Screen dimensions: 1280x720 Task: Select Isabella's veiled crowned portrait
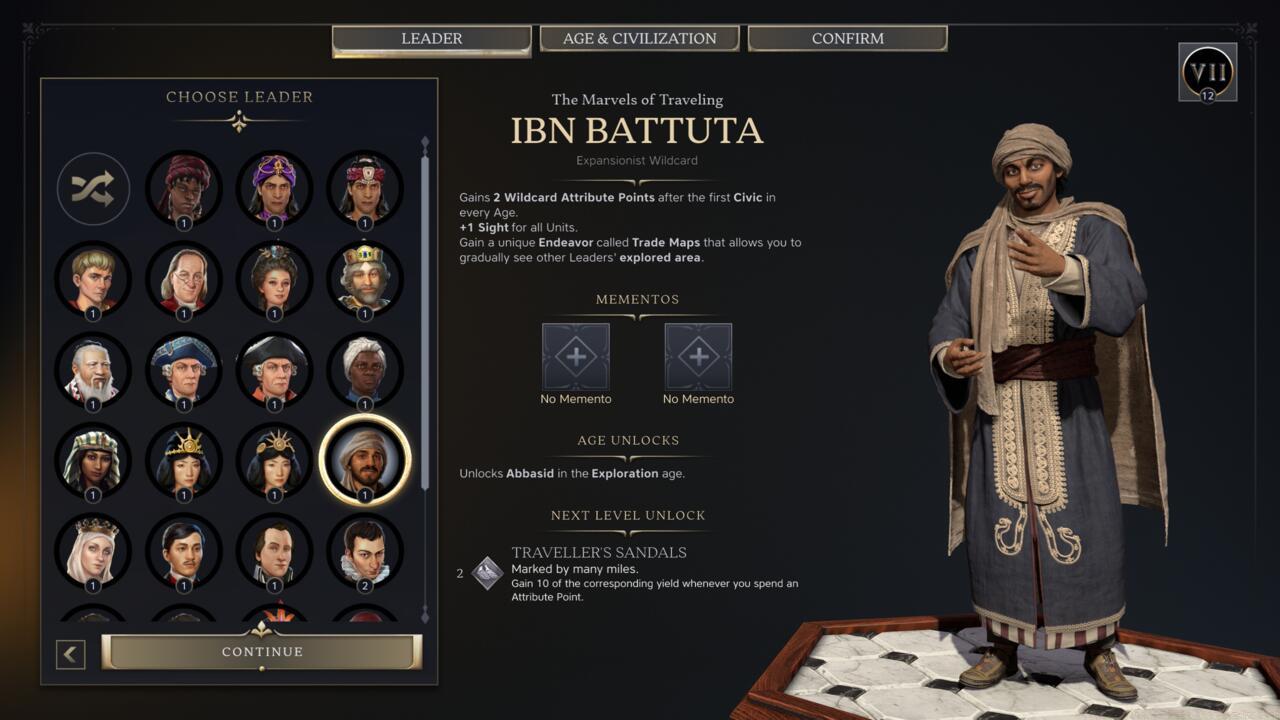[92, 550]
